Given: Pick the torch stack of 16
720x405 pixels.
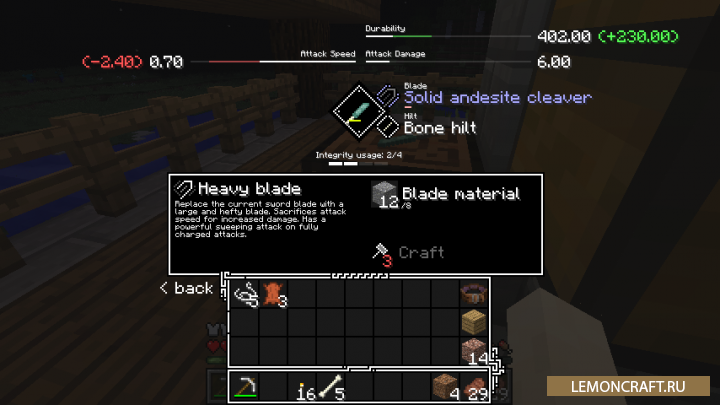Looking at the screenshot, I should pyautogui.click(x=303, y=387).
